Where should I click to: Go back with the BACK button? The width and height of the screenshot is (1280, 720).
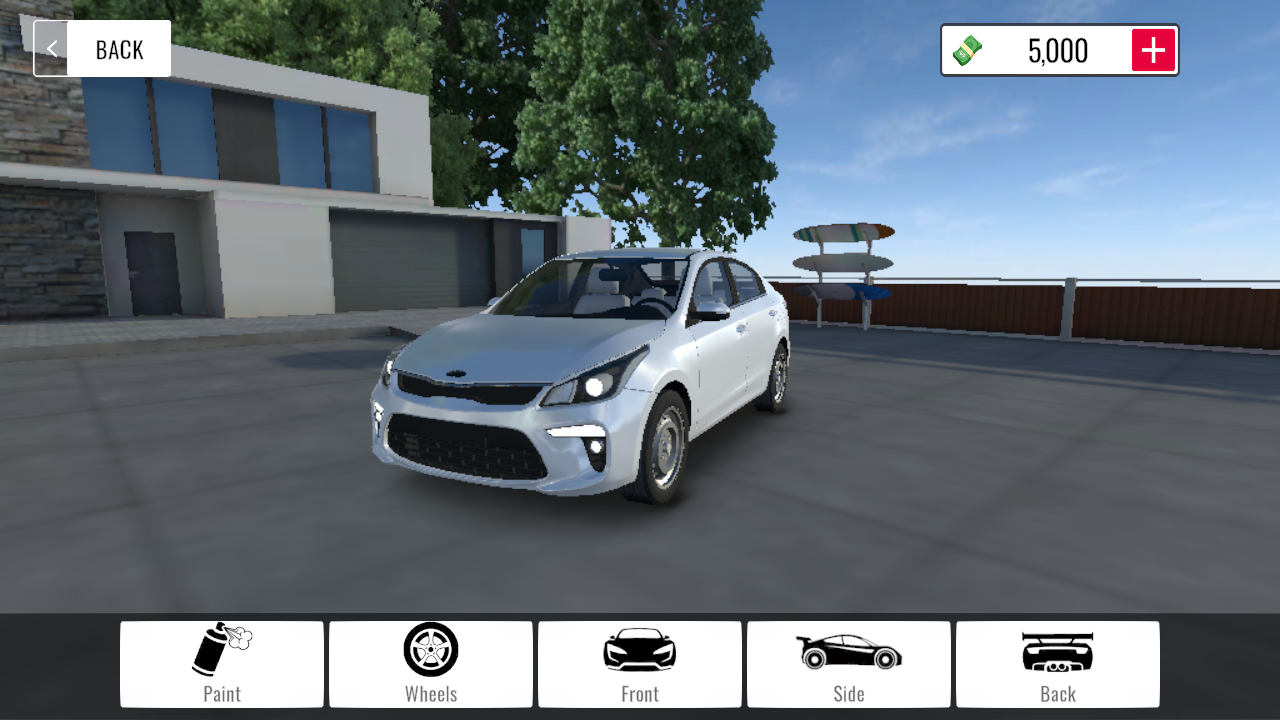pyautogui.click(x=103, y=49)
